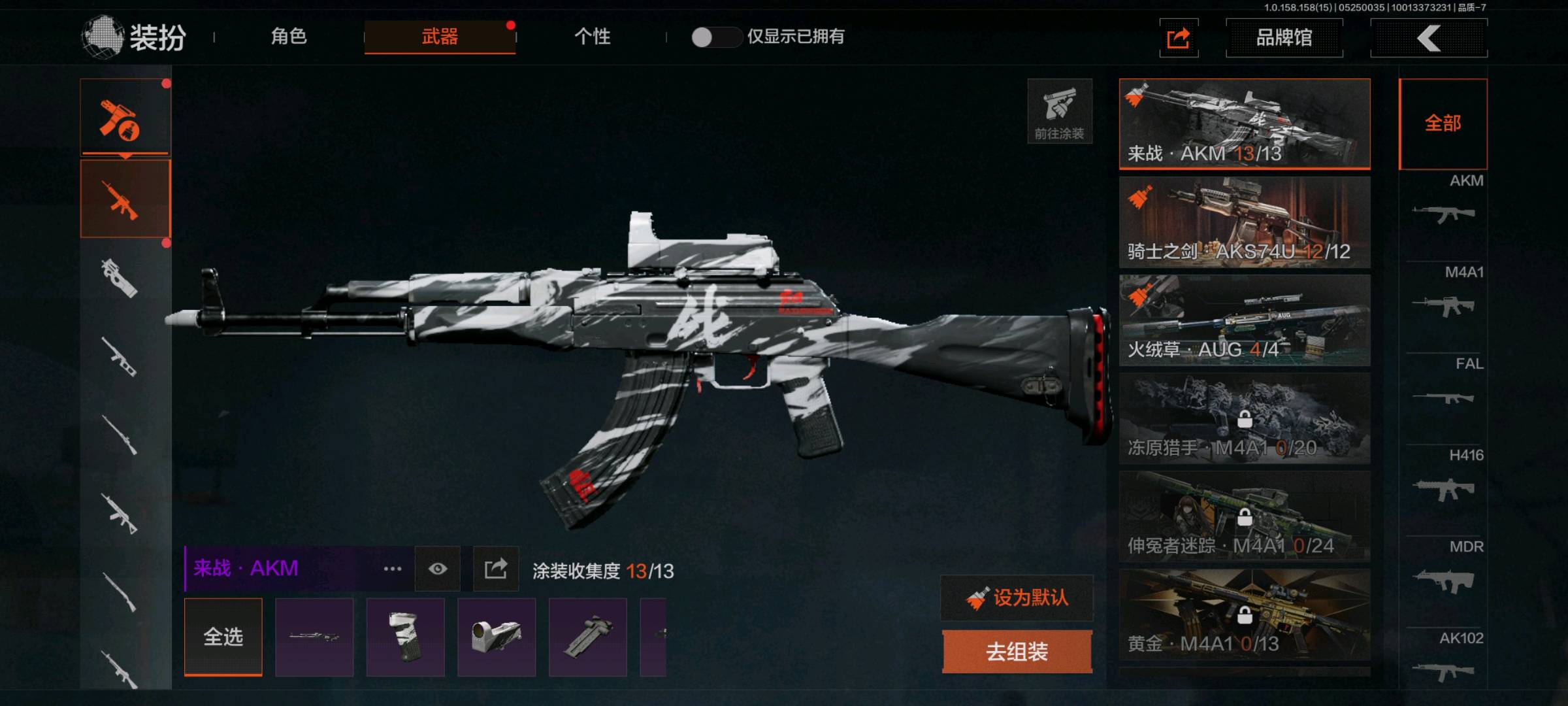This screenshot has height=706, width=1568.
Task: Toggle 仅显示已拥有 switch
Action: [x=715, y=37]
